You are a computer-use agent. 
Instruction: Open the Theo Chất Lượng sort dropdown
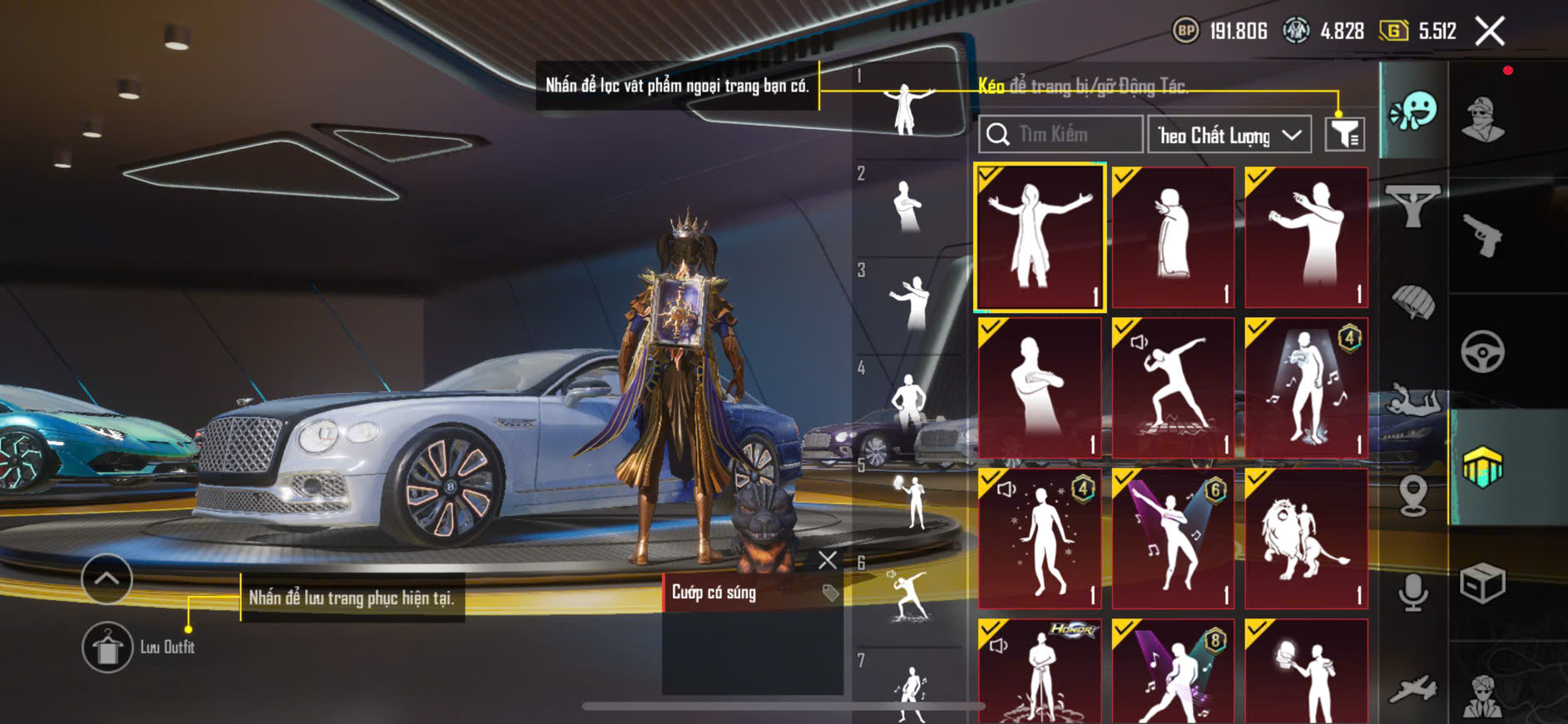click(x=1229, y=135)
